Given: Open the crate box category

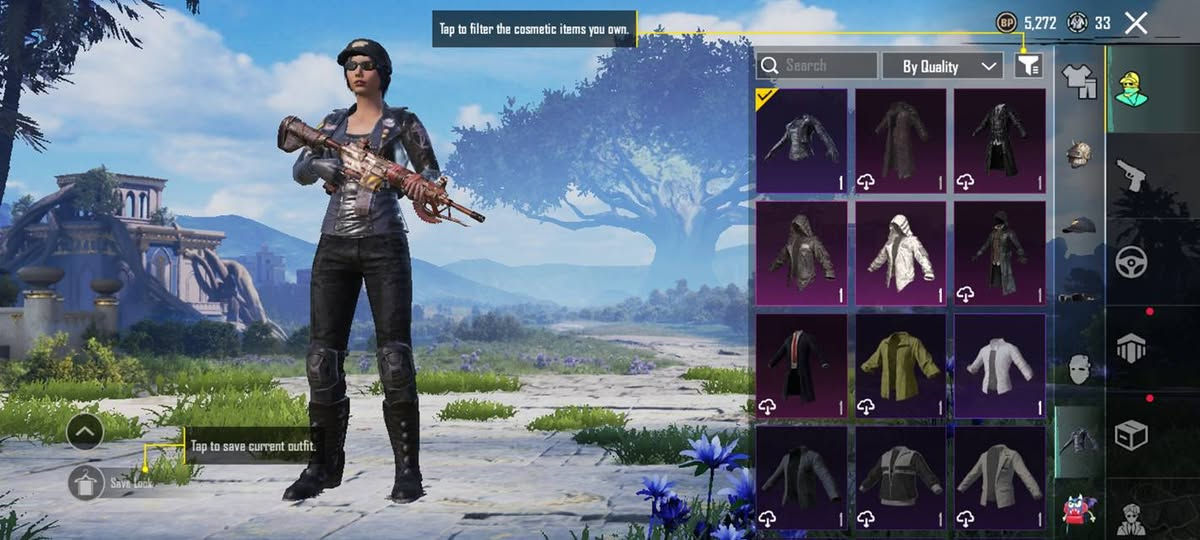Looking at the screenshot, I should point(1131,435).
